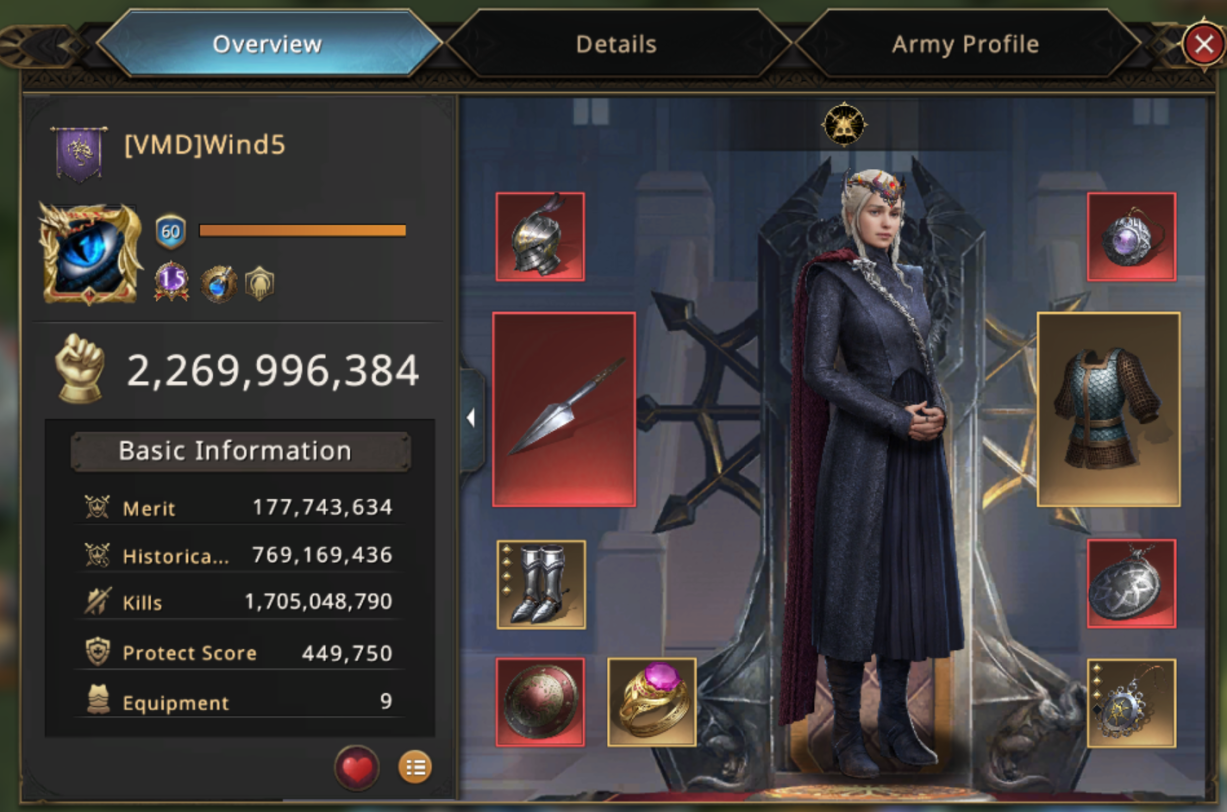Close the player profile window
The height and width of the screenshot is (812, 1227).
[x=1200, y=44]
